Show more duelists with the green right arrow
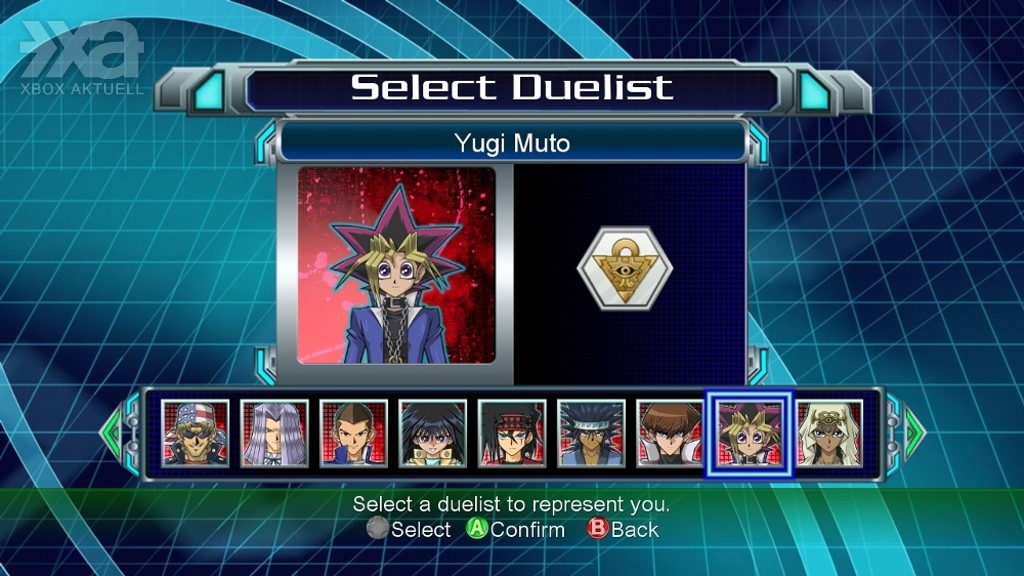Image resolution: width=1024 pixels, height=576 pixels. (x=914, y=432)
